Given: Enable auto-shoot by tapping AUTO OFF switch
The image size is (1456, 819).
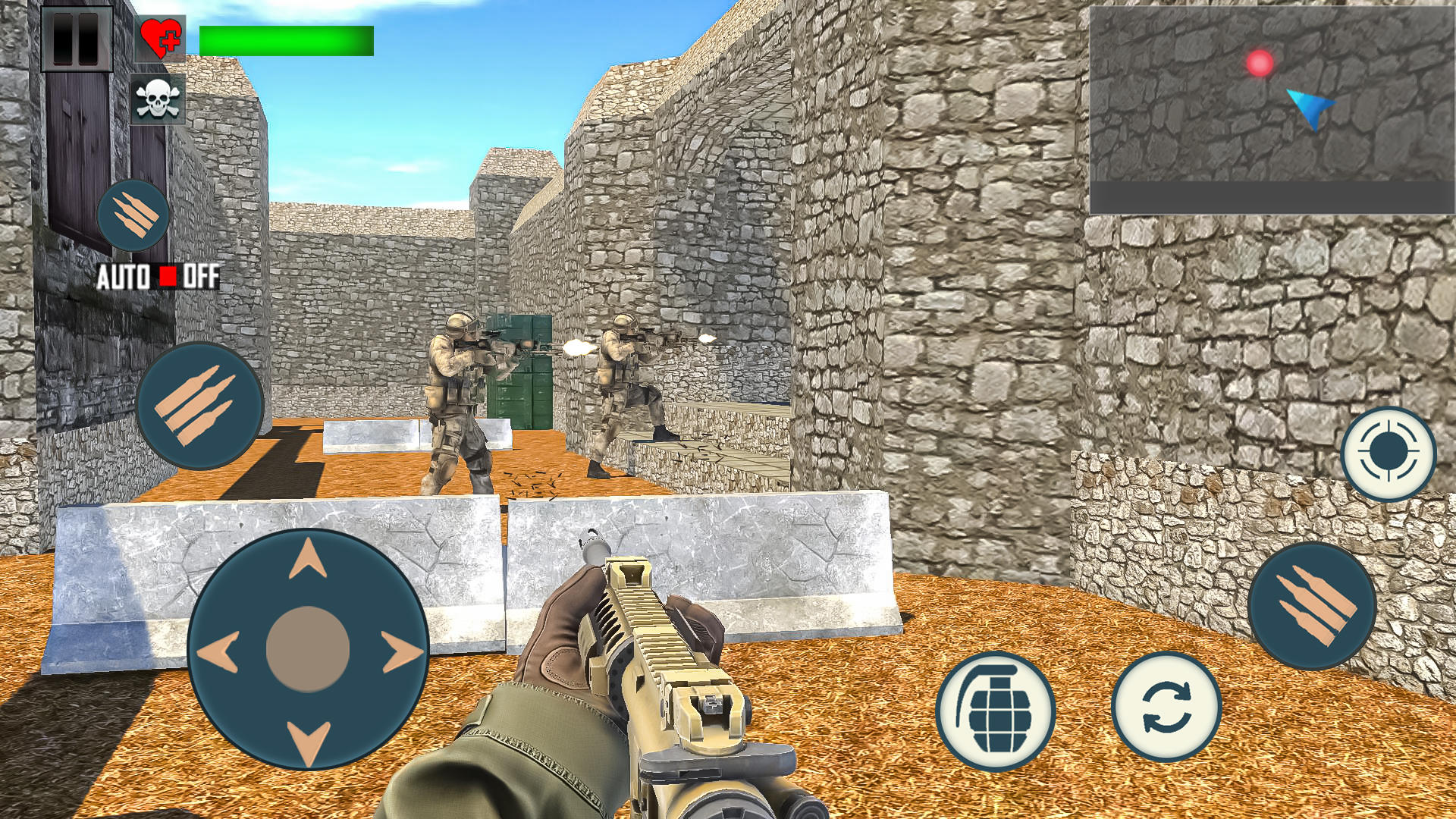Looking at the screenshot, I should [x=159, y=277].
